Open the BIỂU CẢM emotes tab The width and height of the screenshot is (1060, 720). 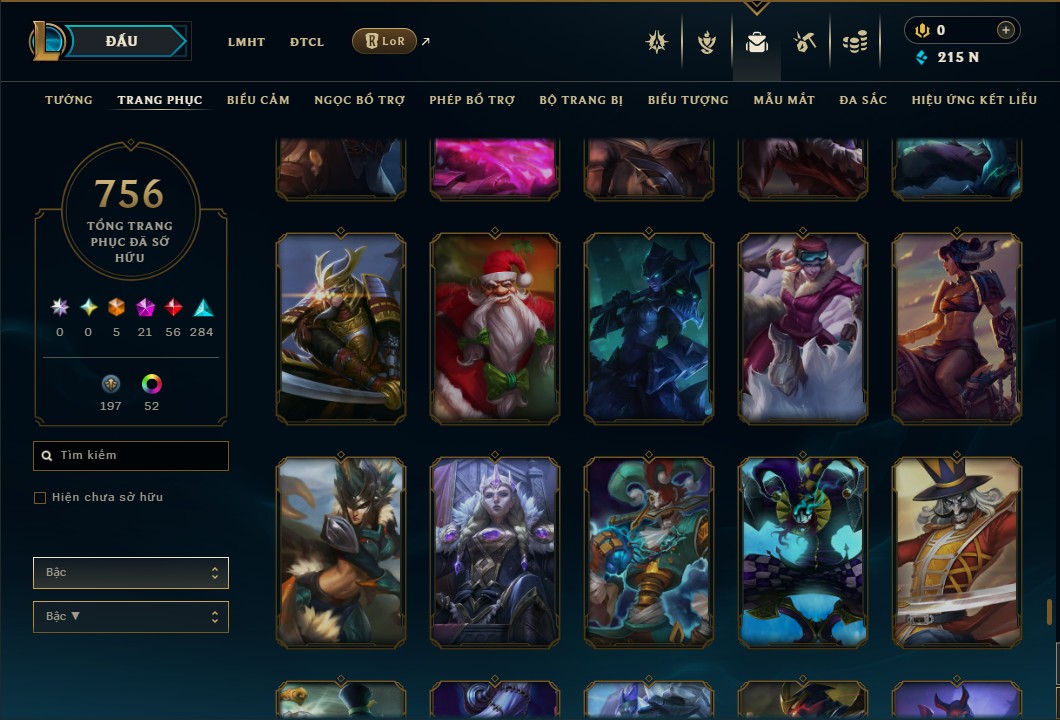258,100
